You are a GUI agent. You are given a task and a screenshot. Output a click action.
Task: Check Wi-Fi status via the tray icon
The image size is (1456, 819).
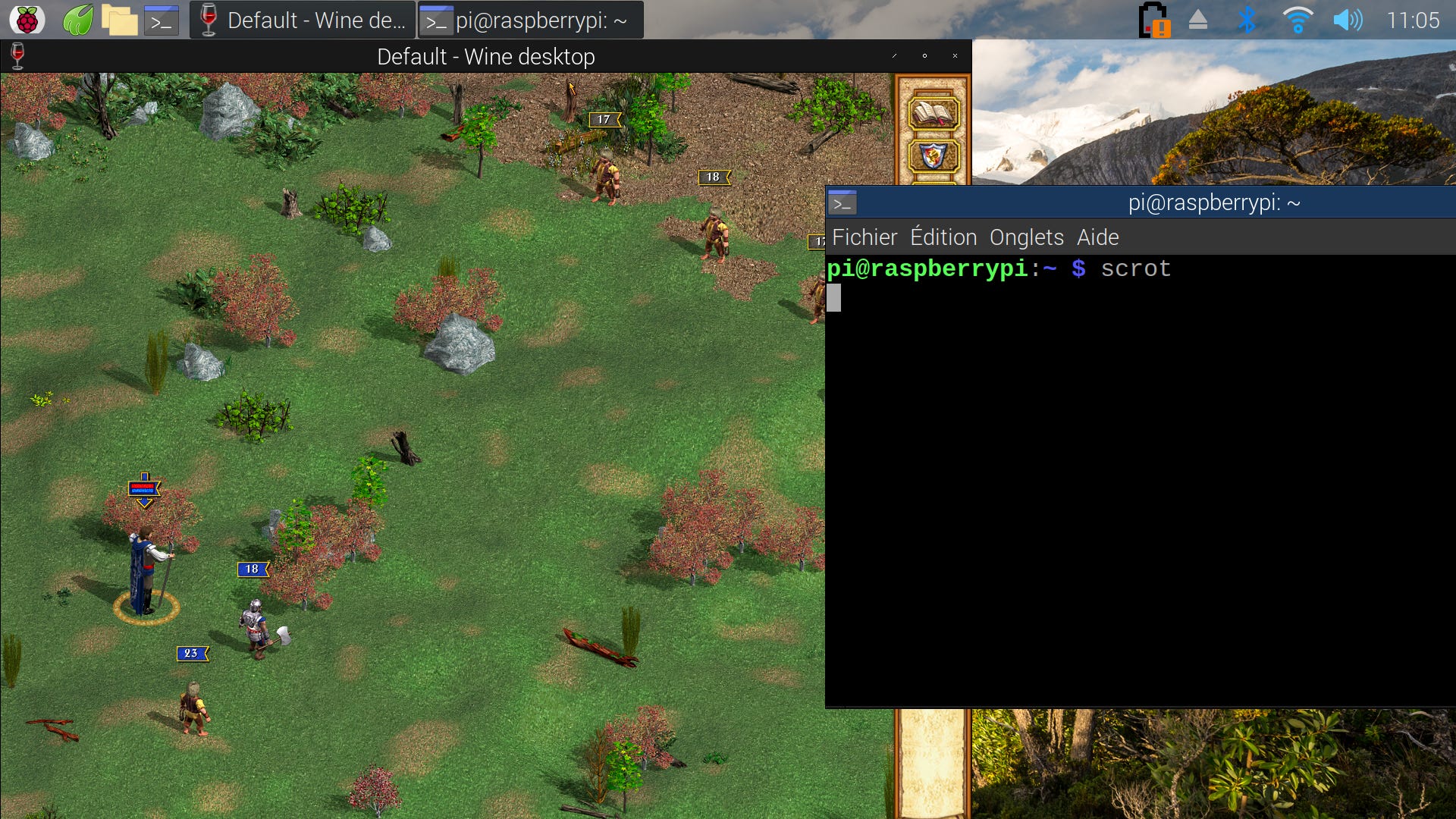point(1298,20)
